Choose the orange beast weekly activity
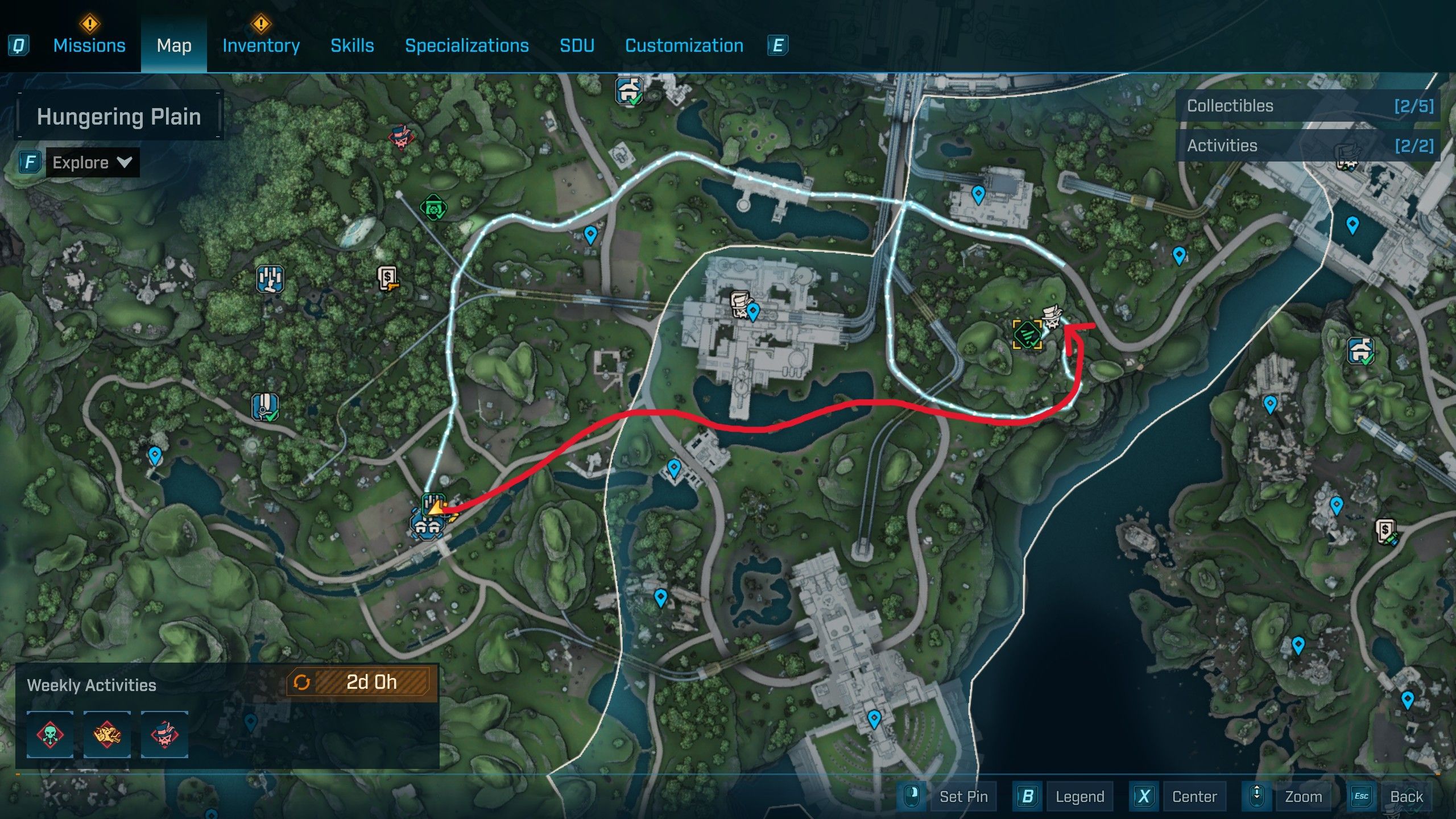The image size is (1456, 819). pyautogui.click(x=107, y=734)
